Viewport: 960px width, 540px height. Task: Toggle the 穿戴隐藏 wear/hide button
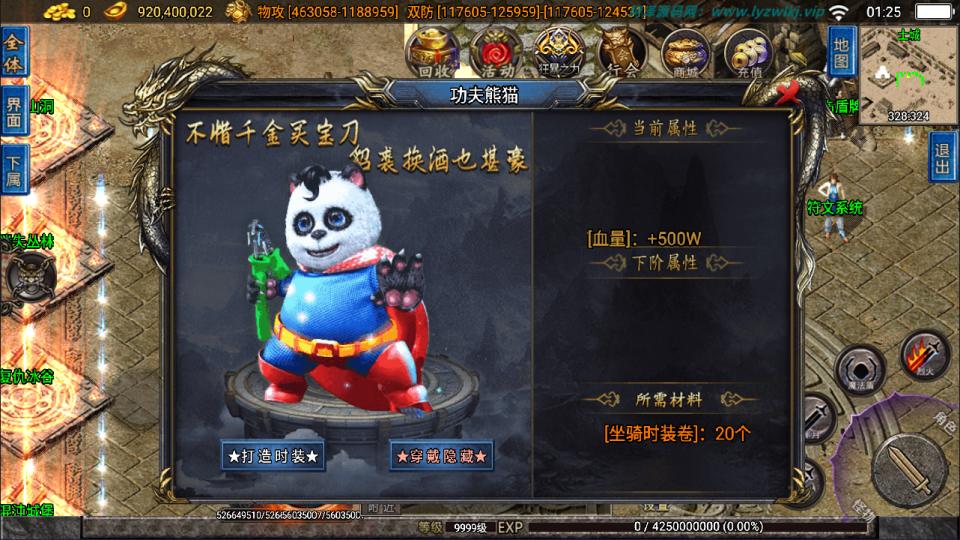pos(441,455)
